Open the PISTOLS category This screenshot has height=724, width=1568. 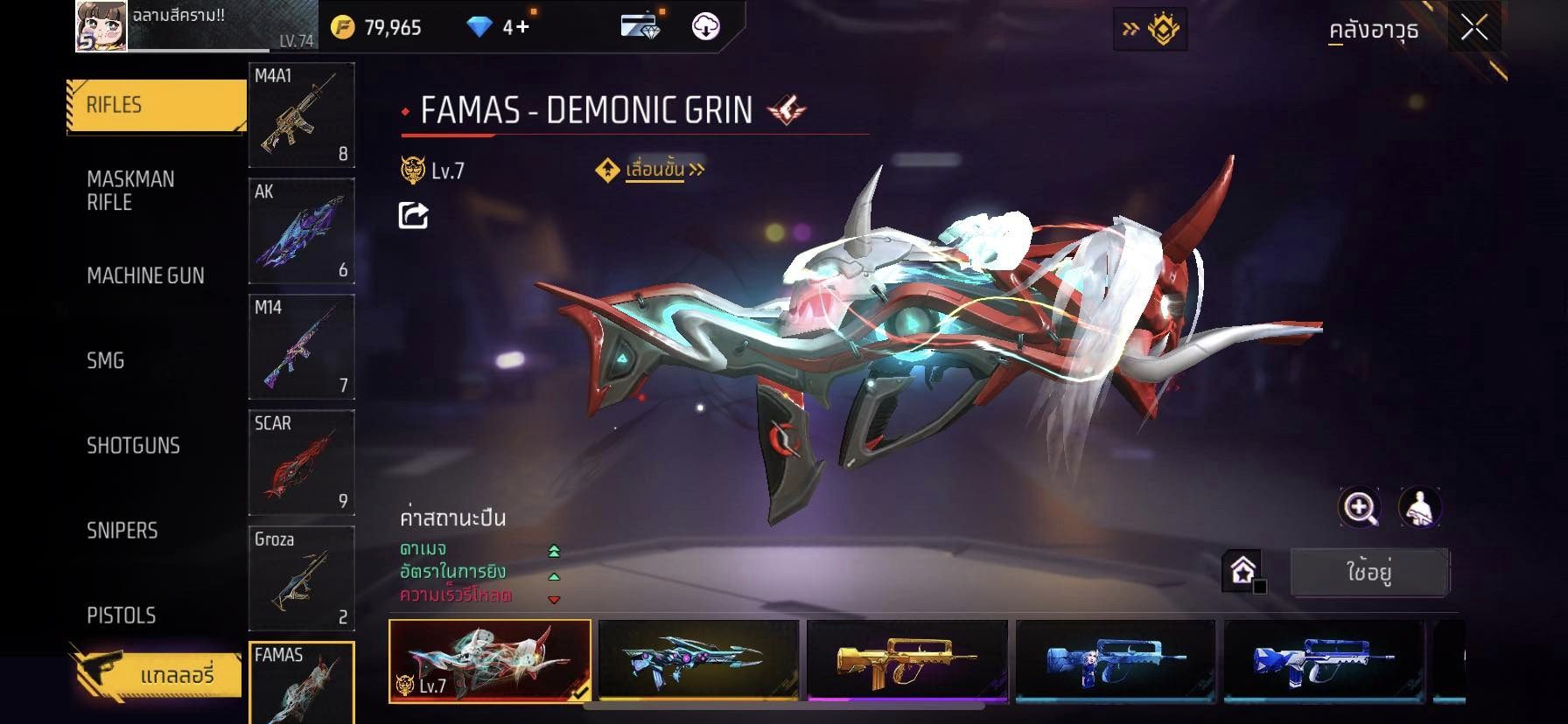(122, 615)
